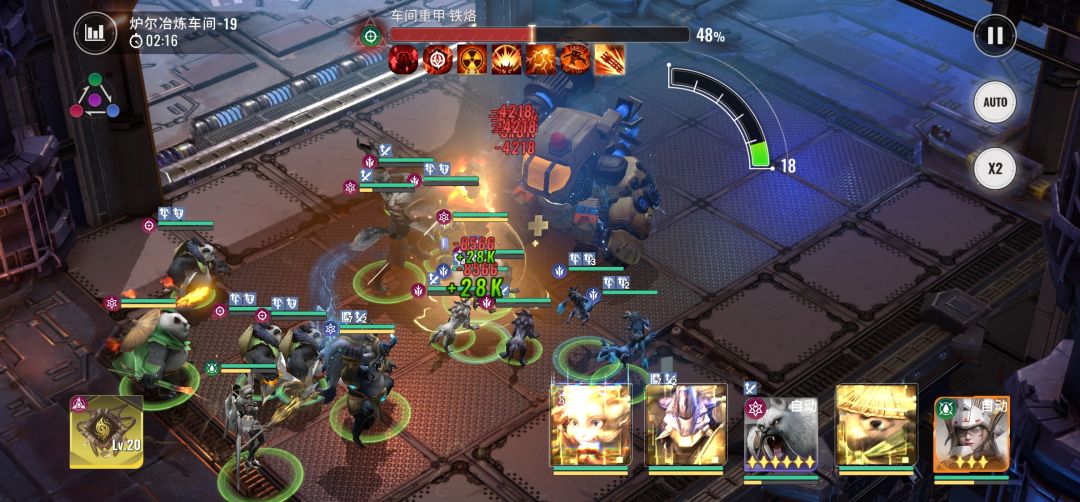Screen dimensions: 1080x502
Task: Select the straw-hat panda hero portrait
Action: point(877,424)
